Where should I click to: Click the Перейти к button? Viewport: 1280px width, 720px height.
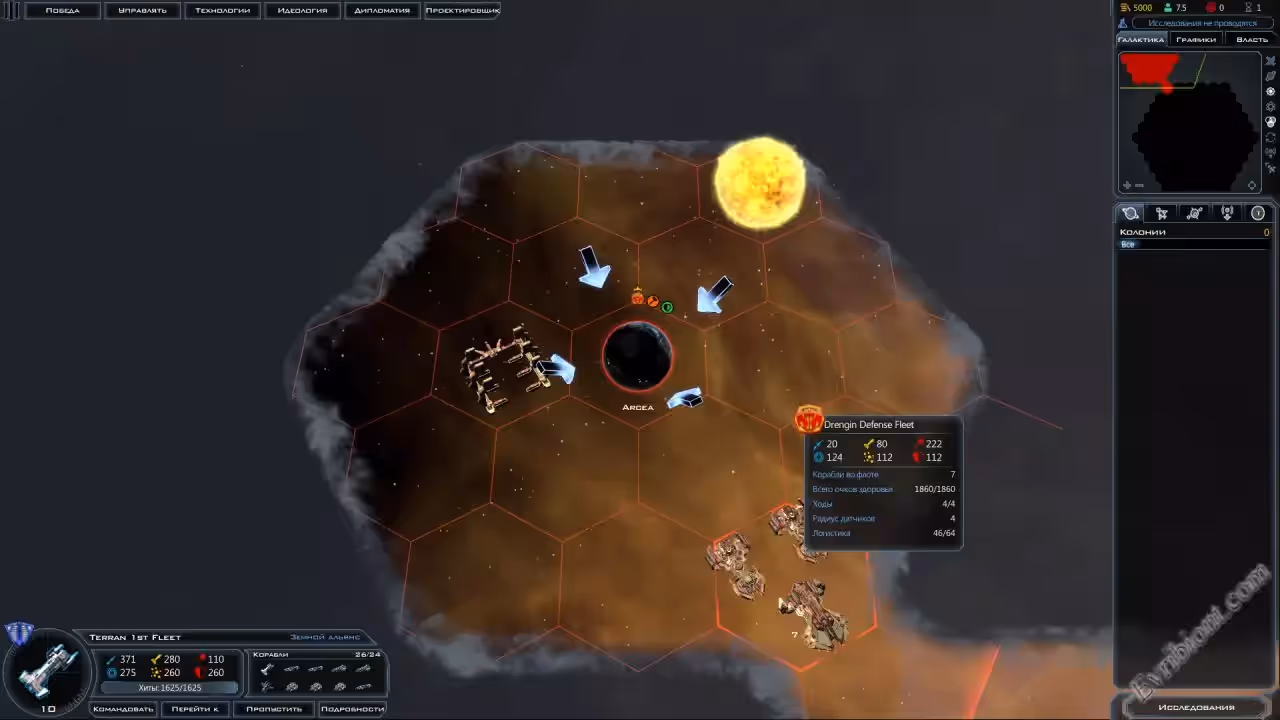[194, 709]
